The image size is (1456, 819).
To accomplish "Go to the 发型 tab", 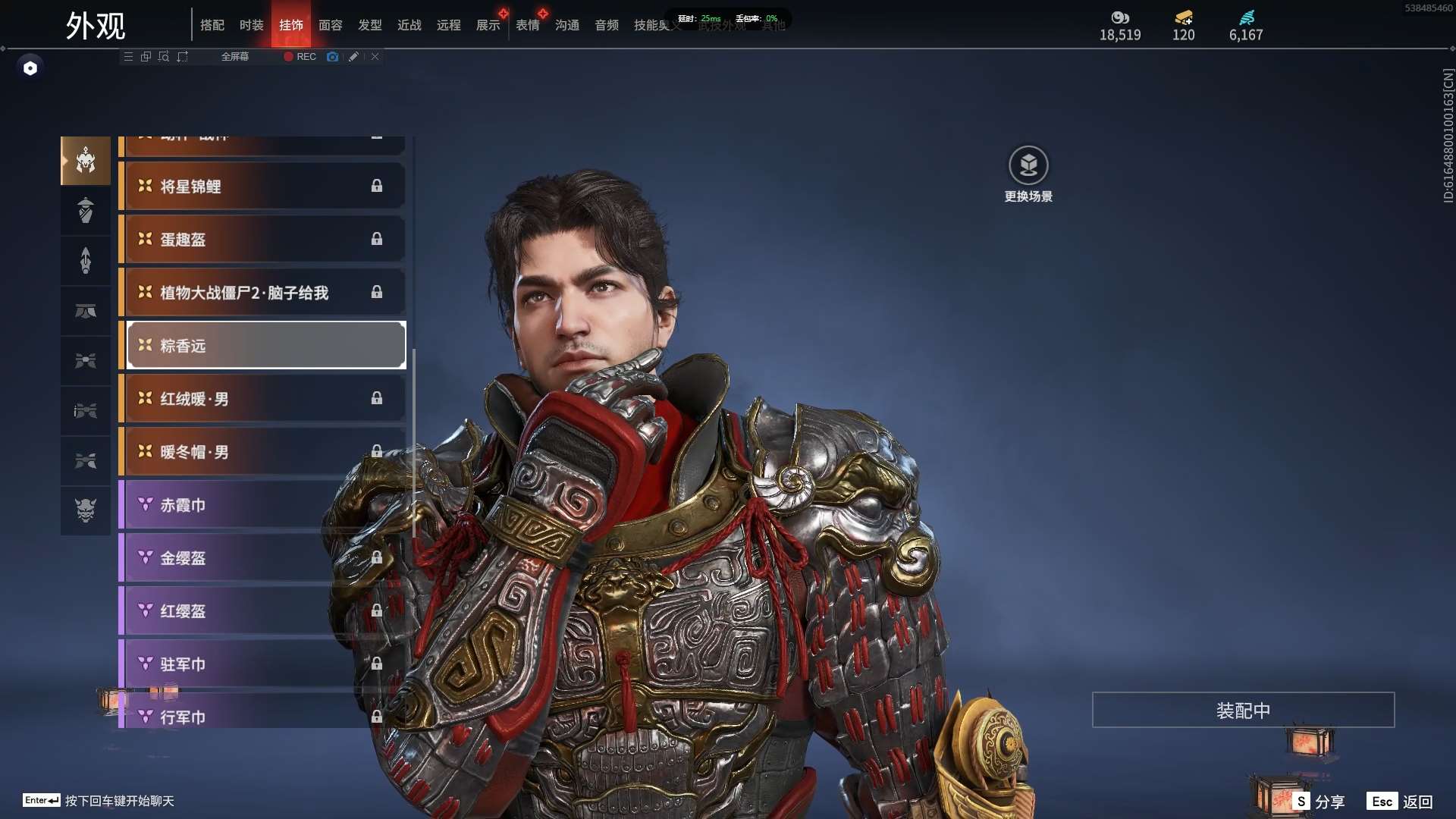I will 370,25.
